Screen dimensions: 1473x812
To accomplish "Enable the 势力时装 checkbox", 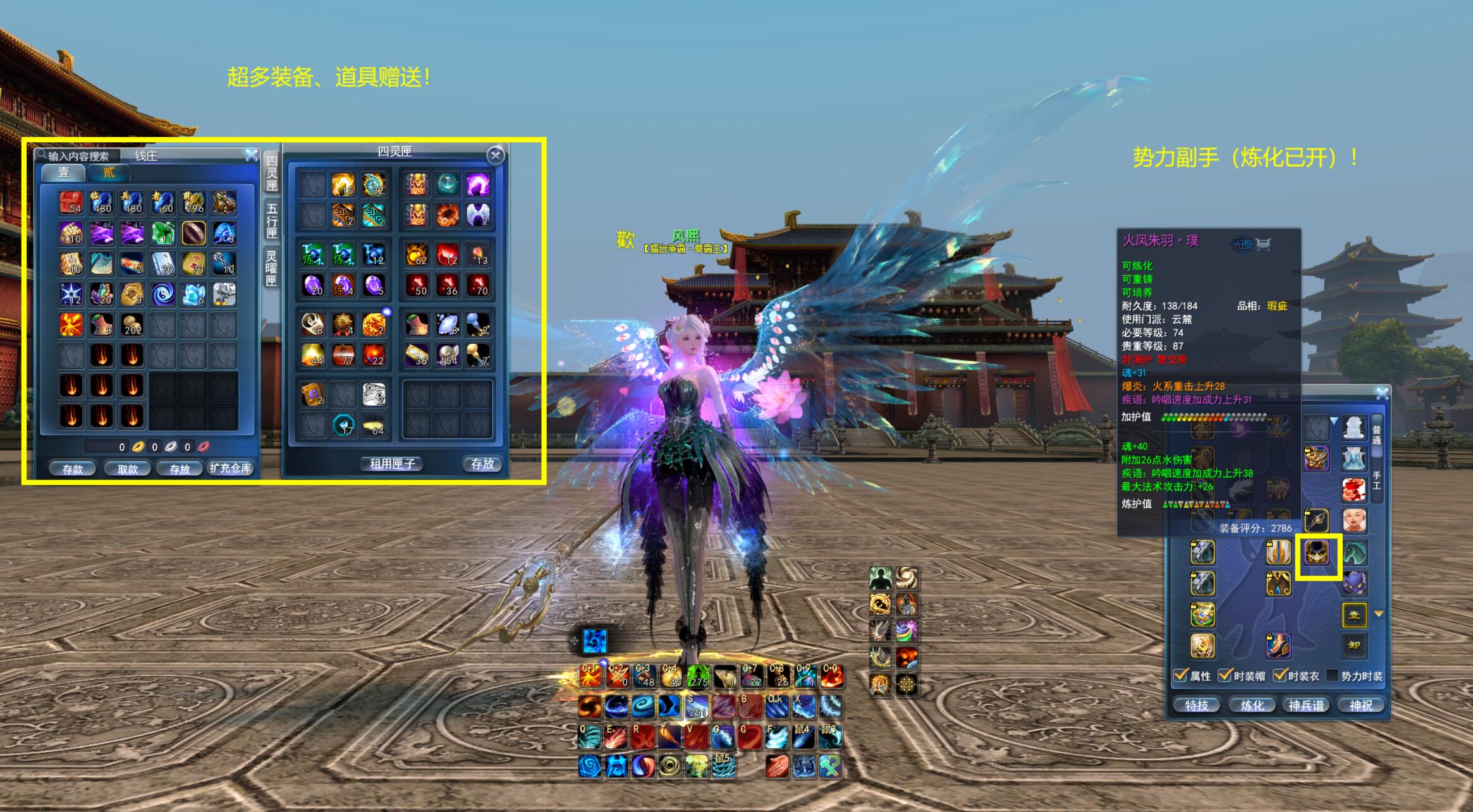I will (1332, 676).
